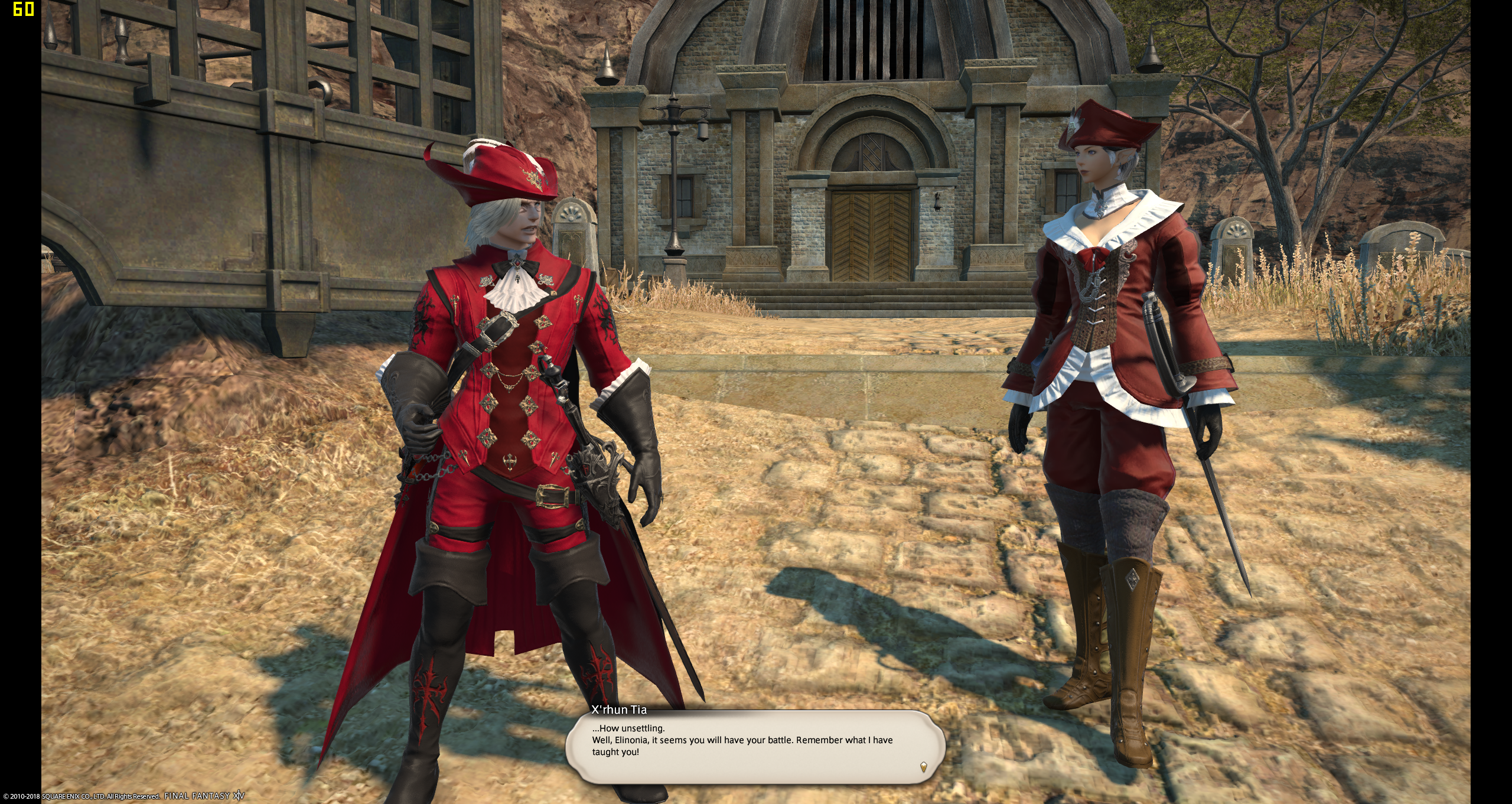Viewport: 1512px width, 804px height.
Task: Advance X'rhun Tia's dialogue box
Action: (x=754, y=747)
